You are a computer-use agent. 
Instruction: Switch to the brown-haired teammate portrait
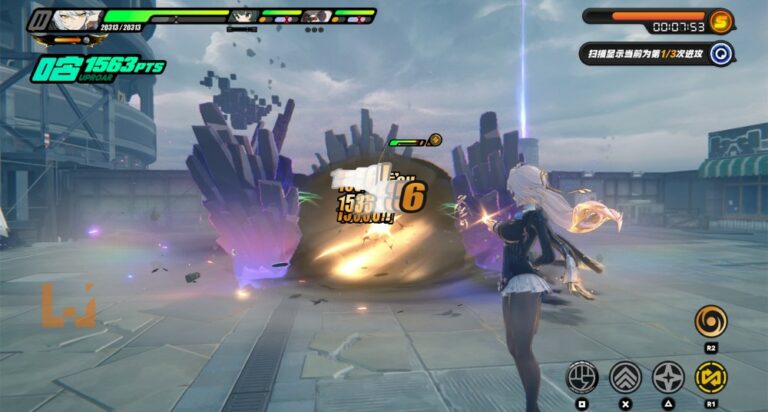pyautogui.click(x=314, y=16)
